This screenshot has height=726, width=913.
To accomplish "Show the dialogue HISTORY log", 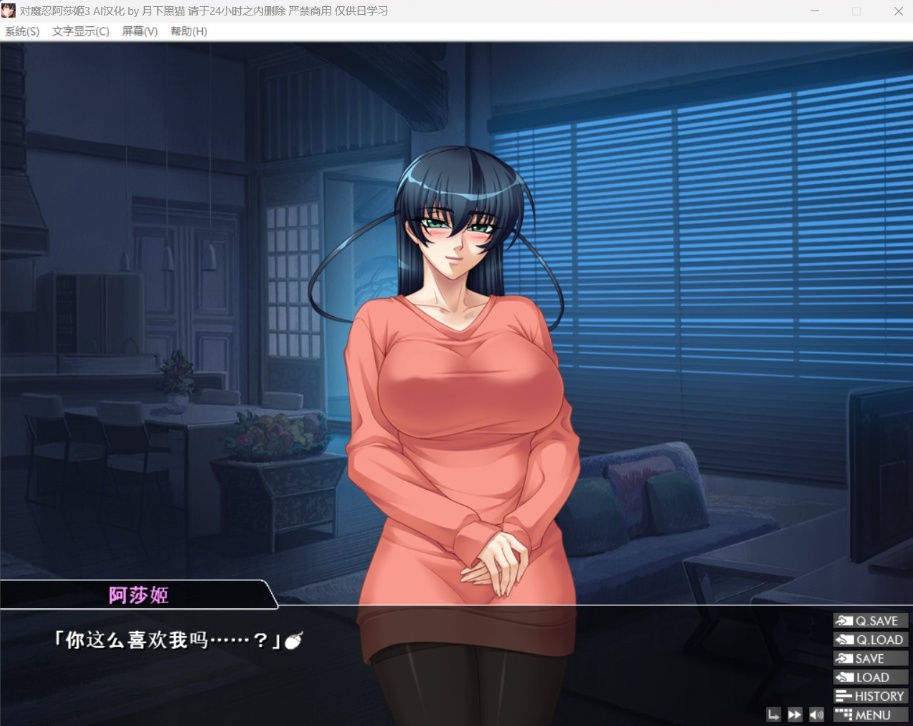I will pos(870,696).
